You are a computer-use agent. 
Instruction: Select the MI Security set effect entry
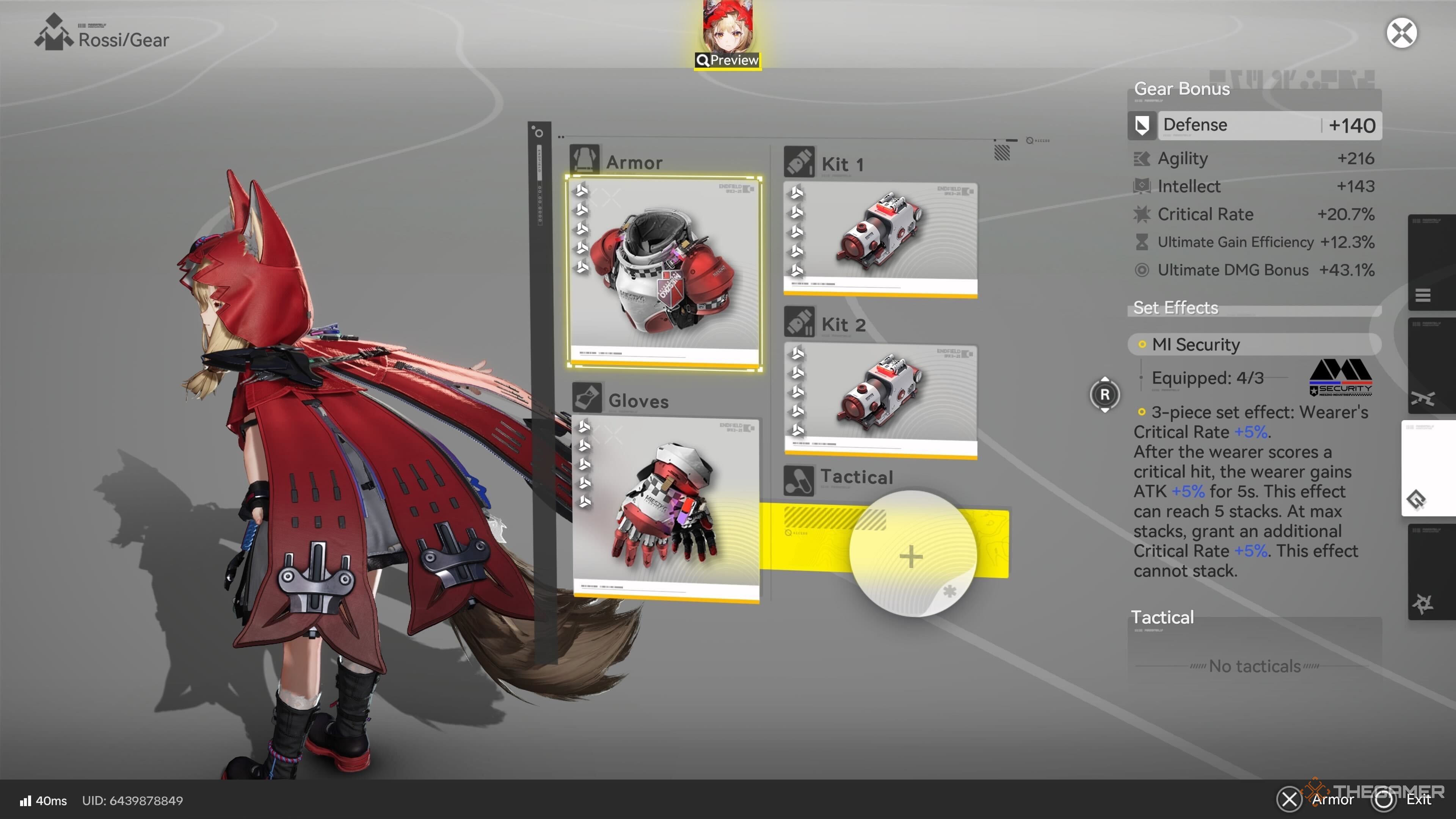pos(1254,344)
